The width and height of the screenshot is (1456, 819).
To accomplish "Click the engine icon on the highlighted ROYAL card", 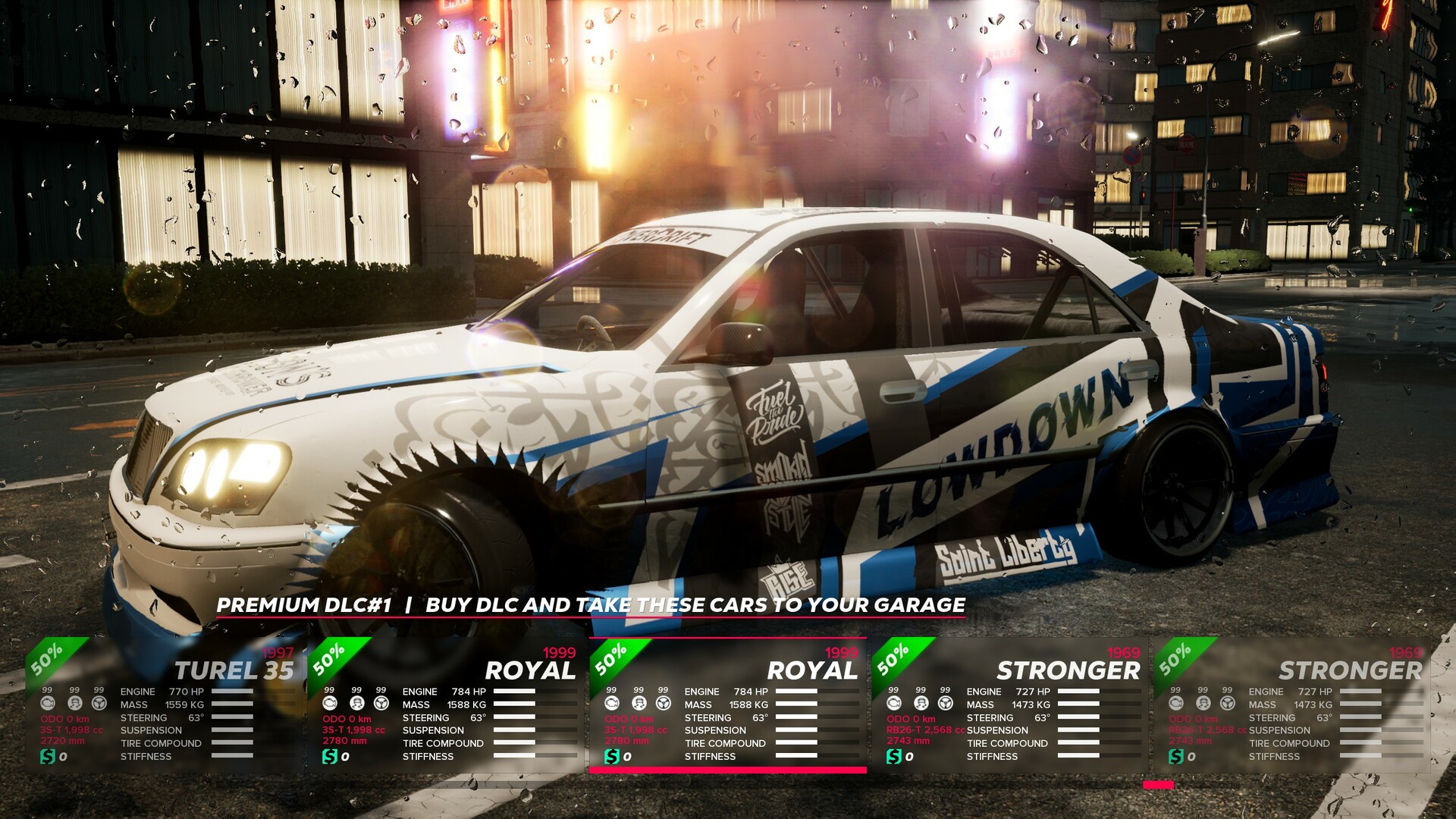I will (612, 704).
